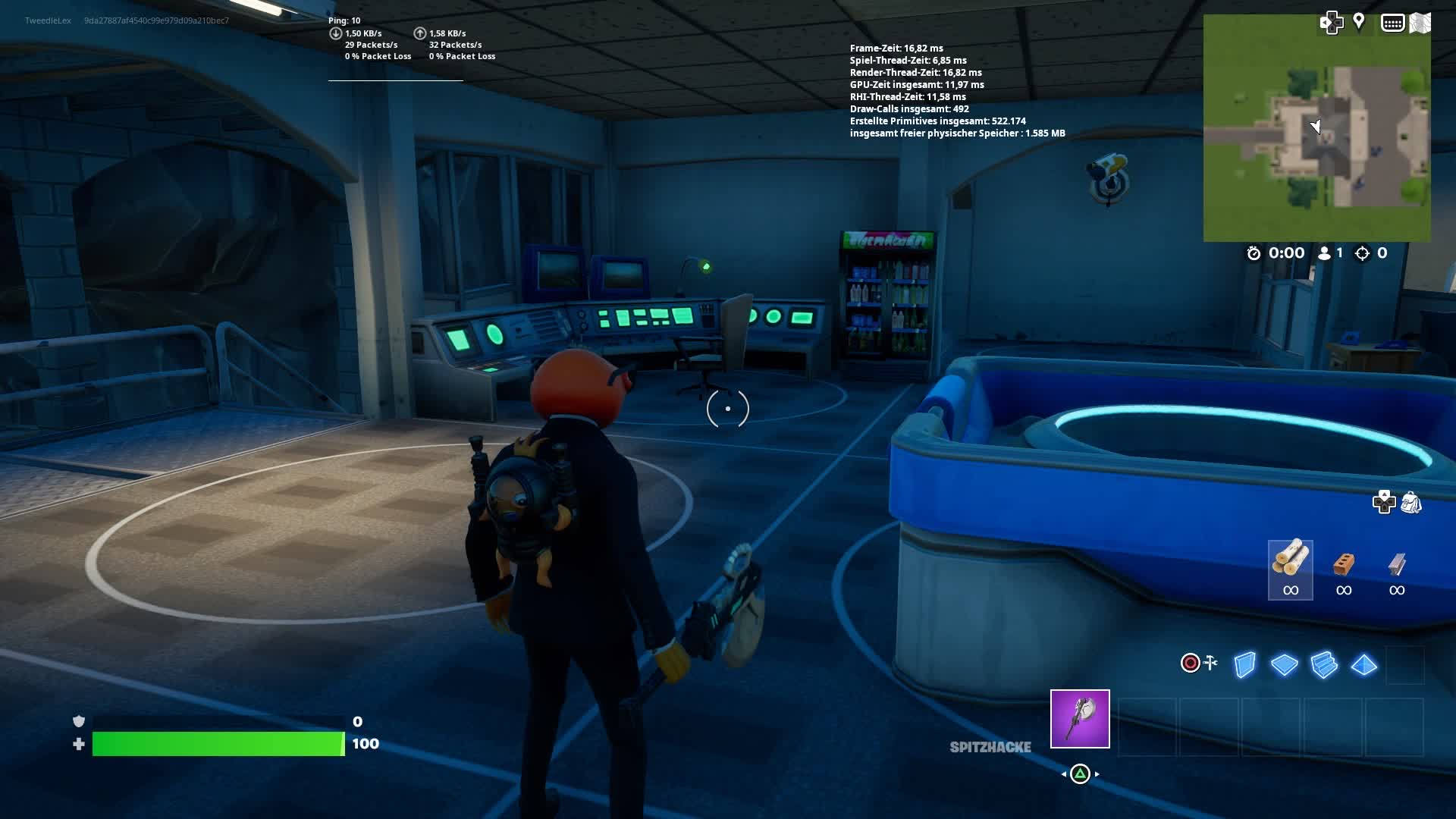Select the highlighted wood material tab
1456x819 pixels.
click(x=1291, y=569)
